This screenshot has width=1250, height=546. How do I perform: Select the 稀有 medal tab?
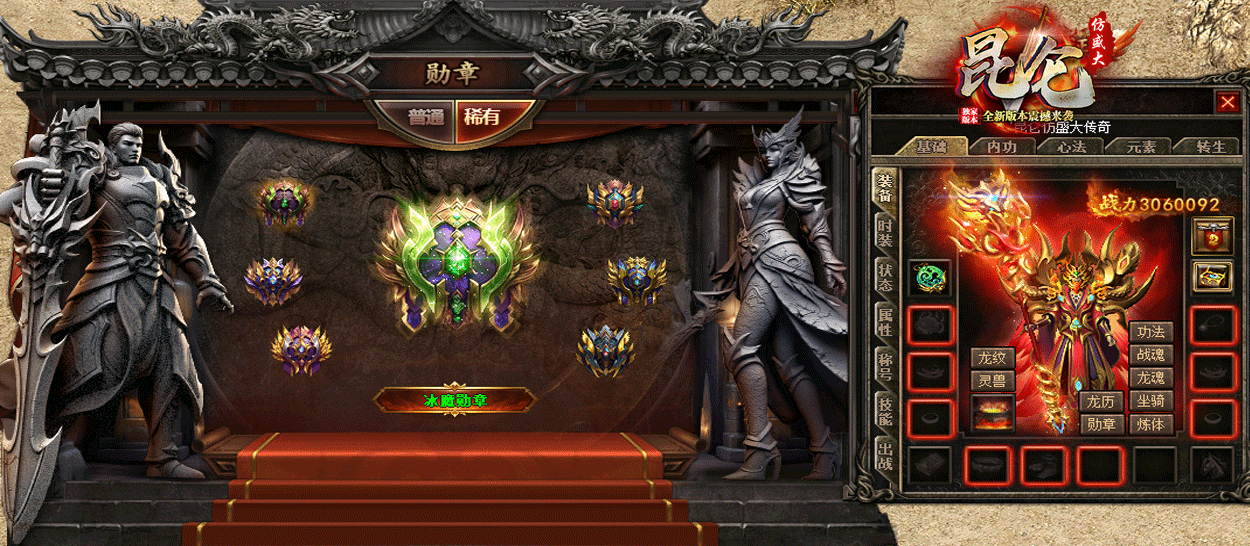point(481,116)
